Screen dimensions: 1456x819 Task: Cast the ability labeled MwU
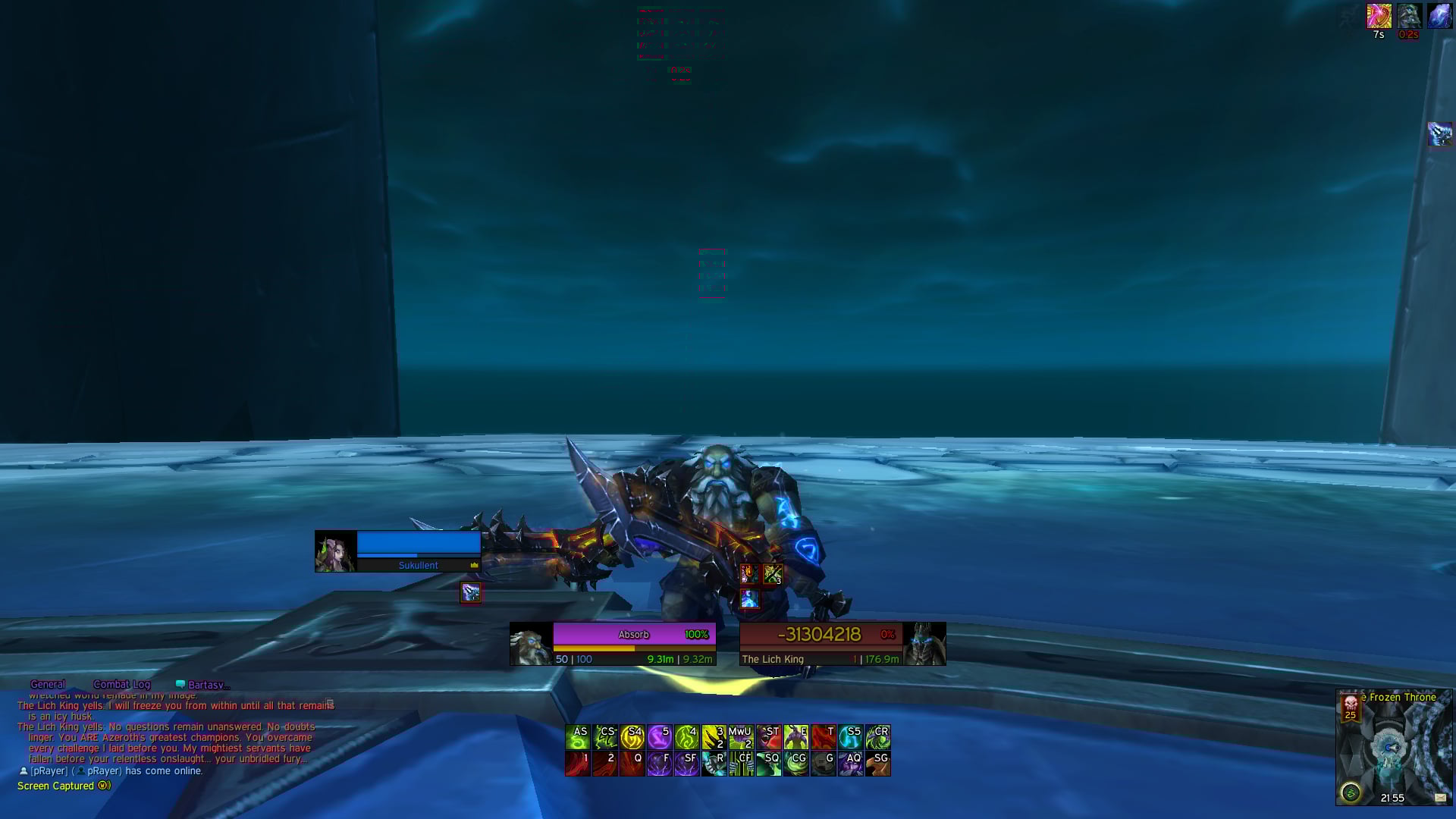tap(741, 737)
